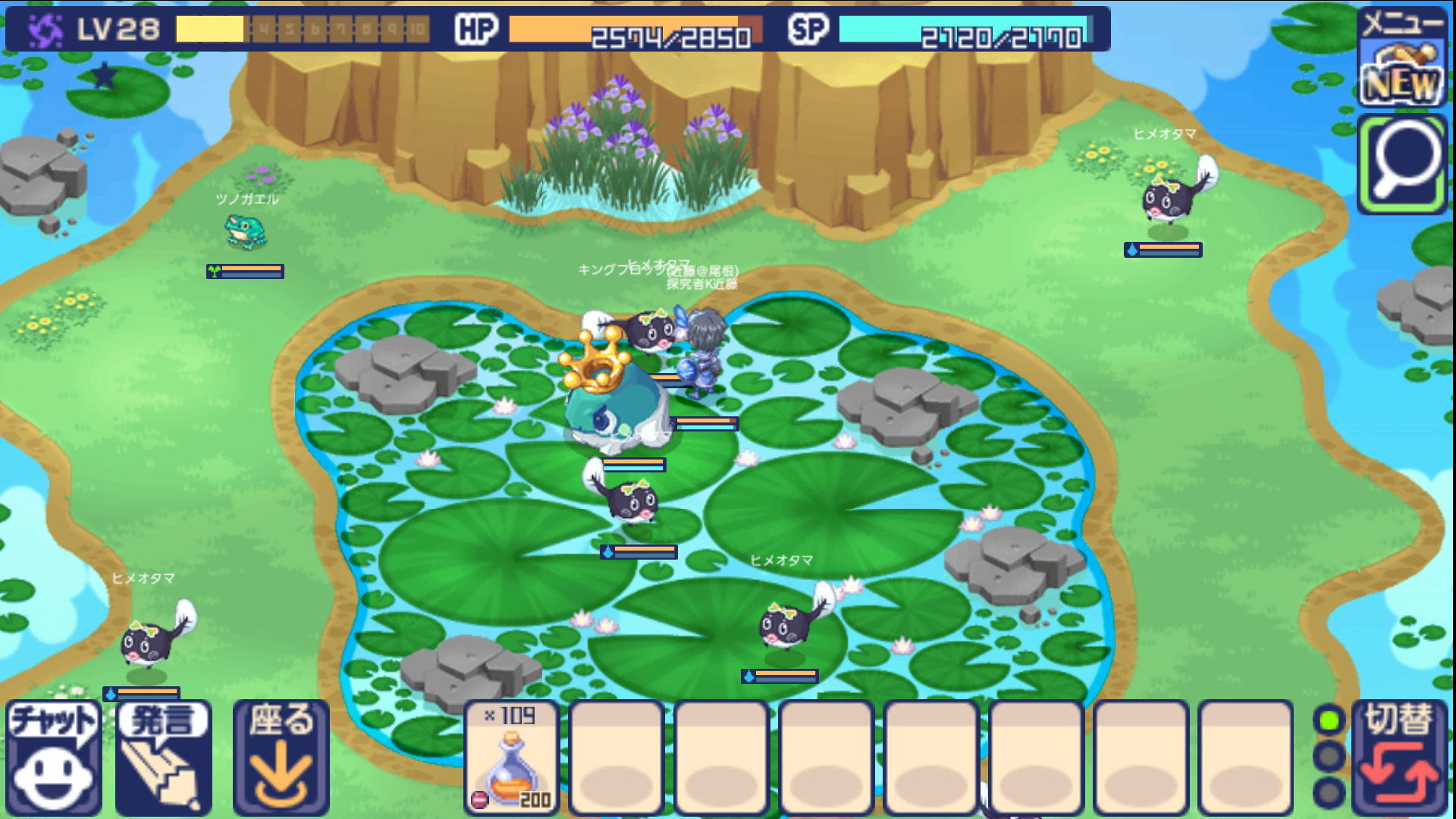Tap the magnifying glass search button
1456x819 pixels.
1403,165
